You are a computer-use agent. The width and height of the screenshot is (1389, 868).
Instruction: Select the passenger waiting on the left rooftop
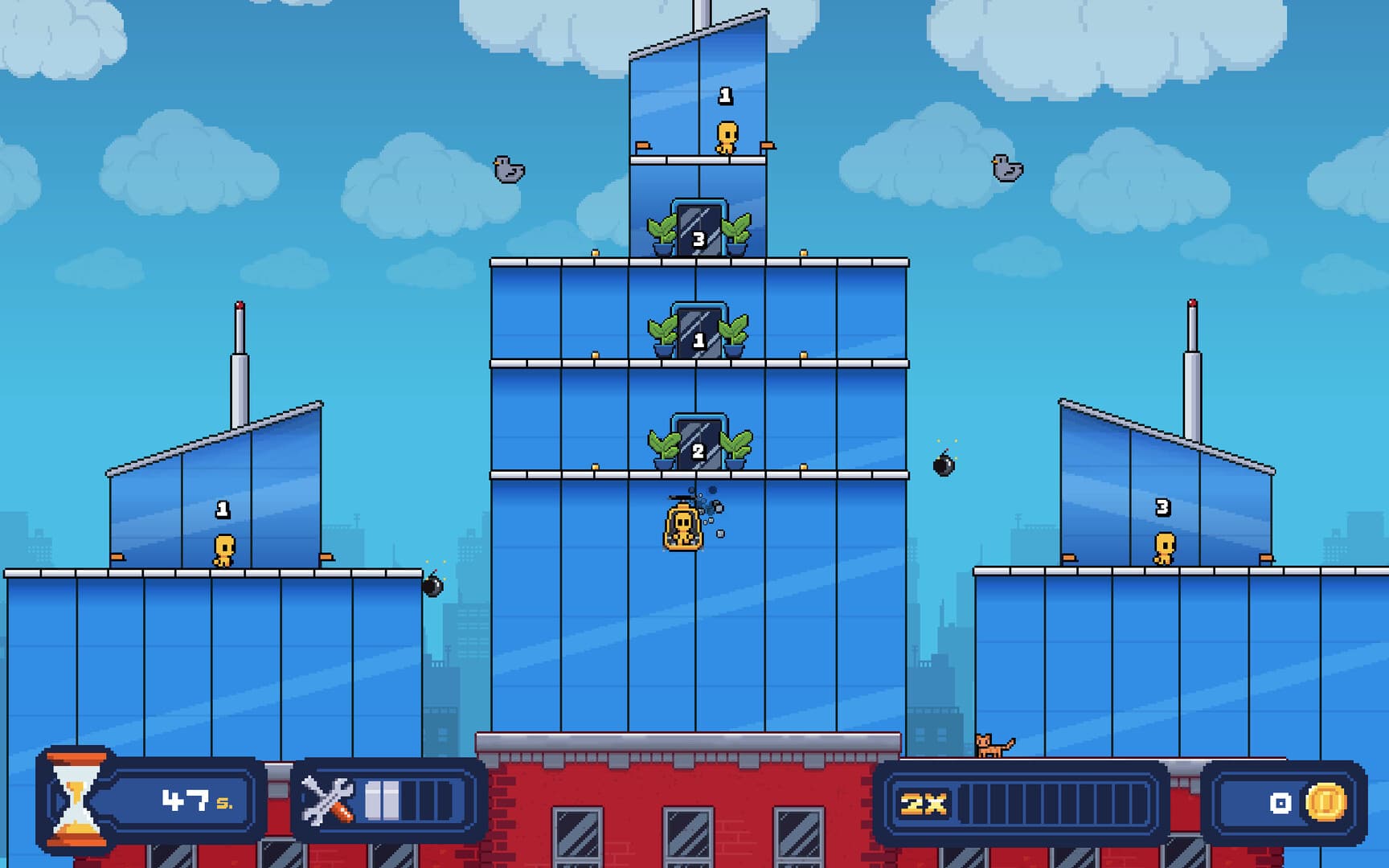tap(223, 551)
